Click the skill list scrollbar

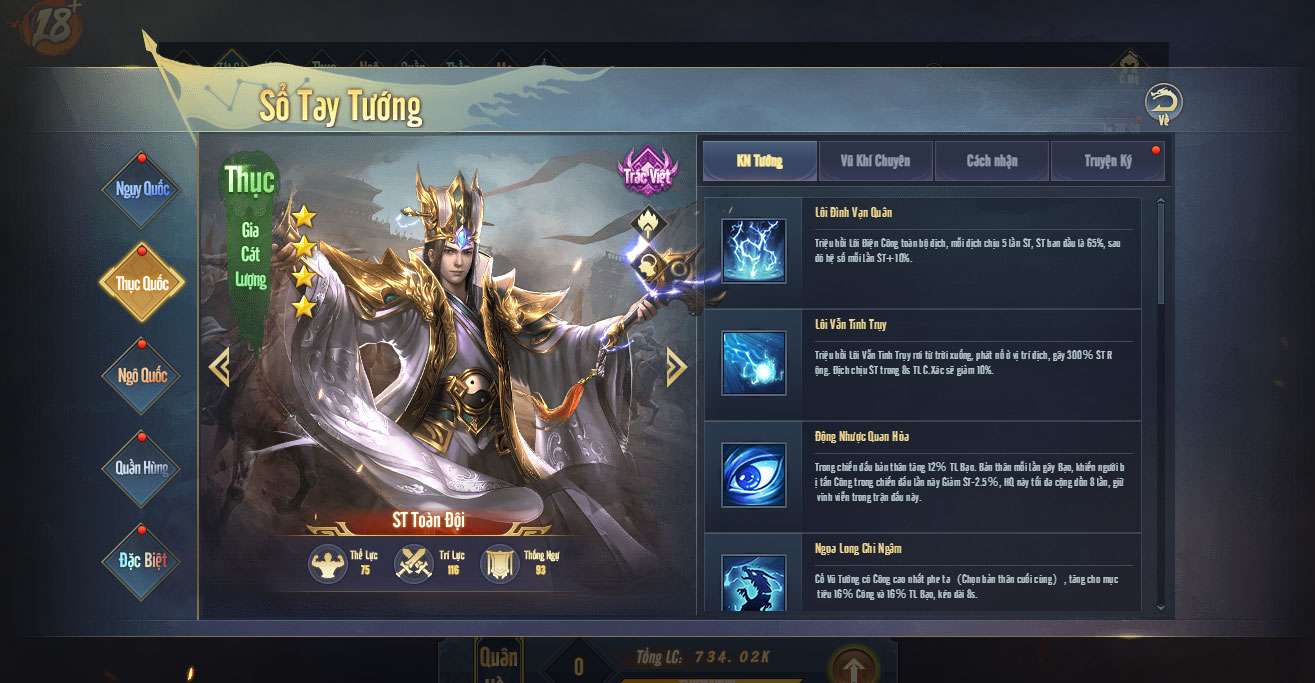1160,250
